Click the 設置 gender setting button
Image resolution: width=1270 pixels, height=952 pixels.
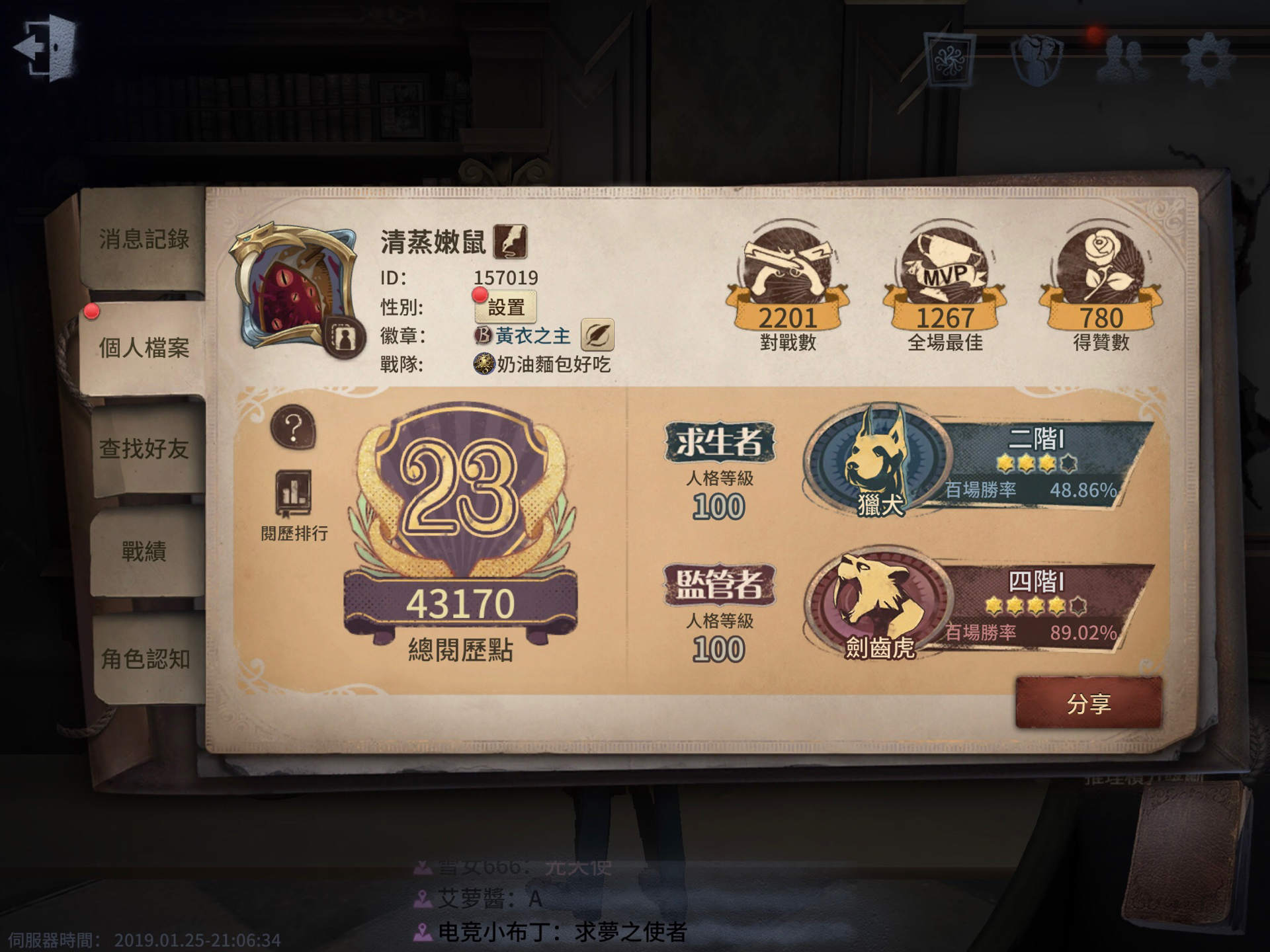(507, 307)
